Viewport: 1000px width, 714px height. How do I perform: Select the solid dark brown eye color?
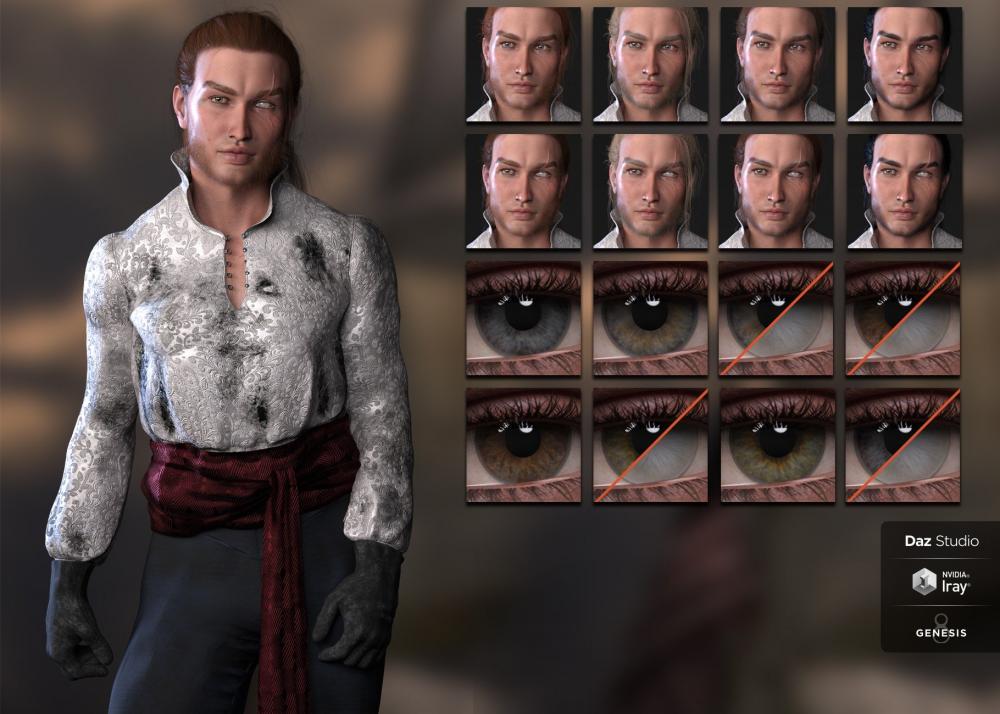523,445
